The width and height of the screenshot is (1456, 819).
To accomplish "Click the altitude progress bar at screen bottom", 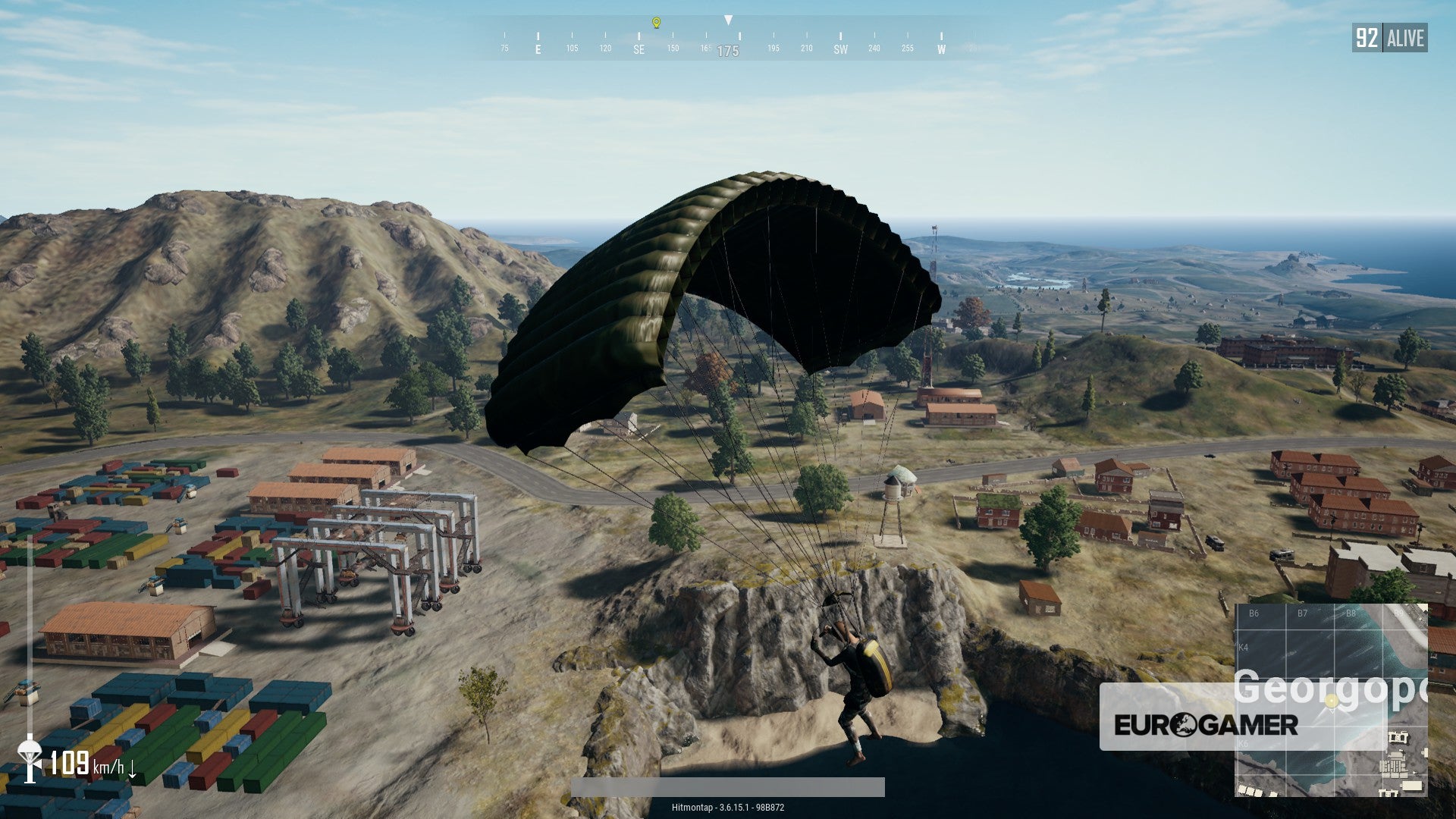I will click(728, 789).
